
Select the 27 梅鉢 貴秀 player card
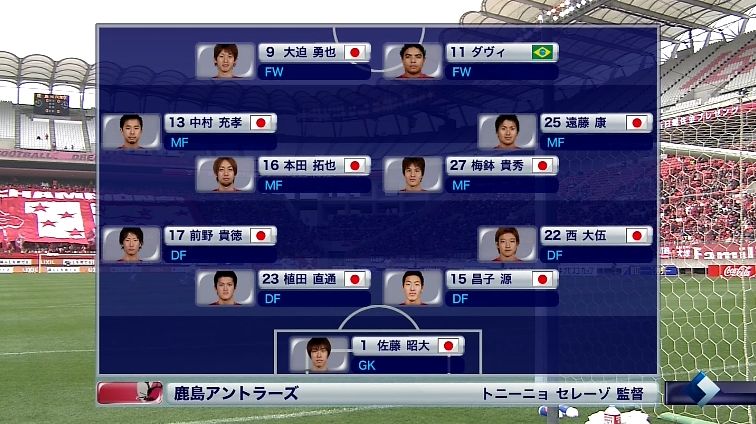coord(471,174)
